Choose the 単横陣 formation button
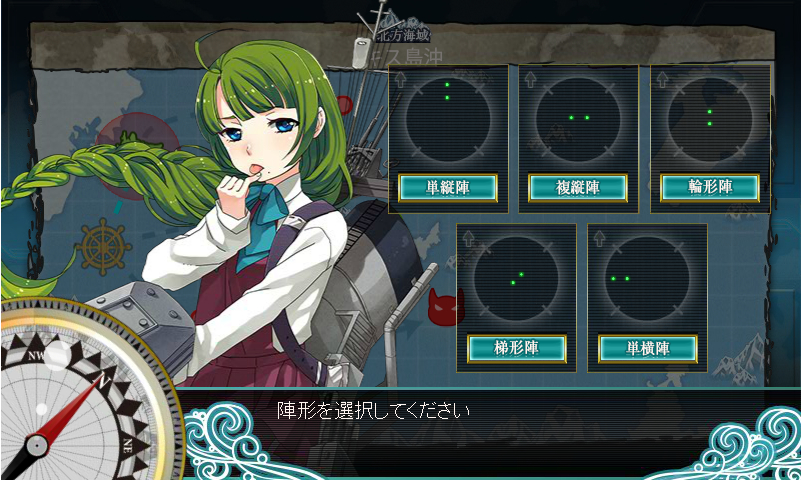Image resolution: width=801 pixels, height=480 pixels. [x=647, y=348]
